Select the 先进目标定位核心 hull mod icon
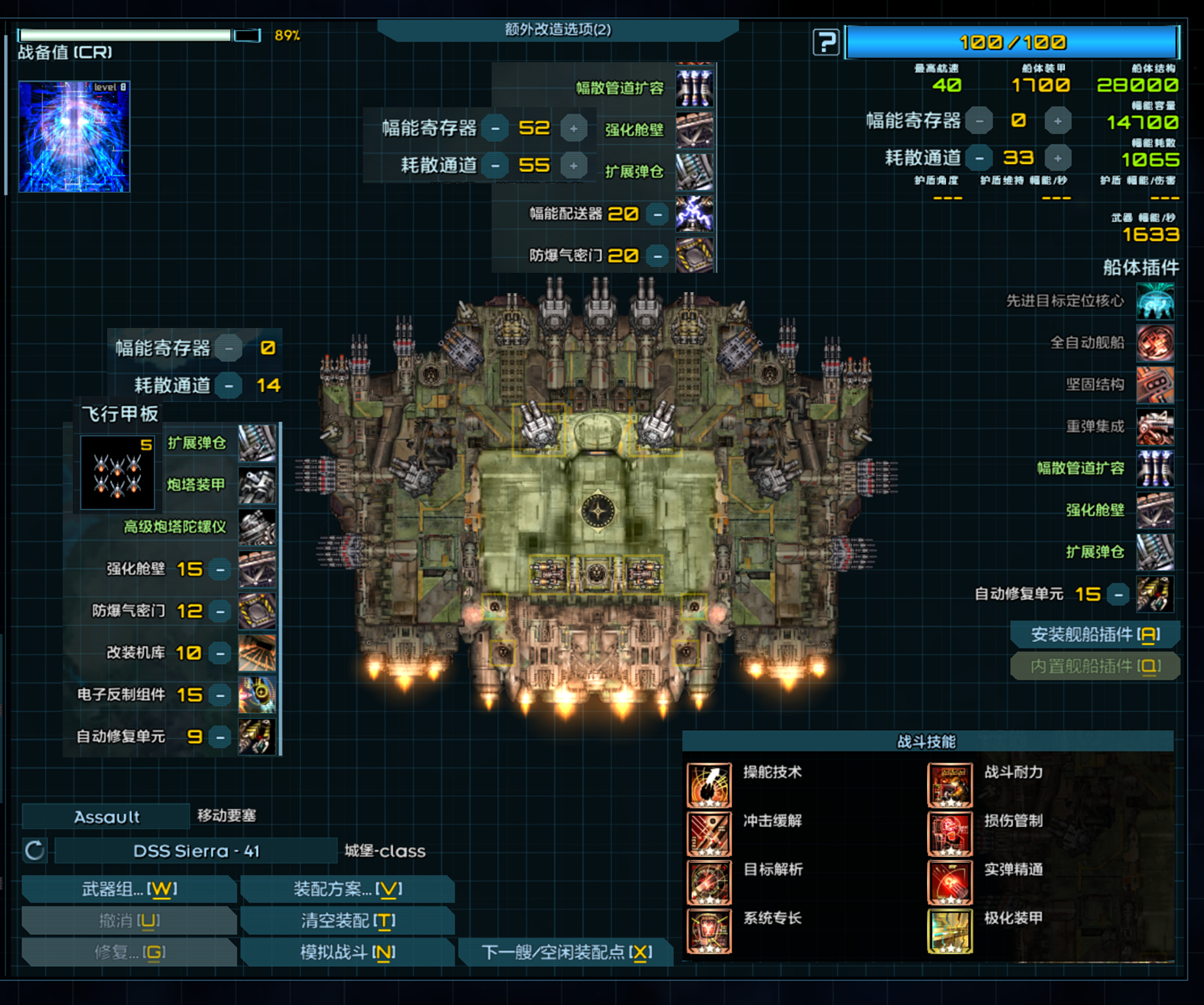1204x1005 pixels. tap(1155, 301)
